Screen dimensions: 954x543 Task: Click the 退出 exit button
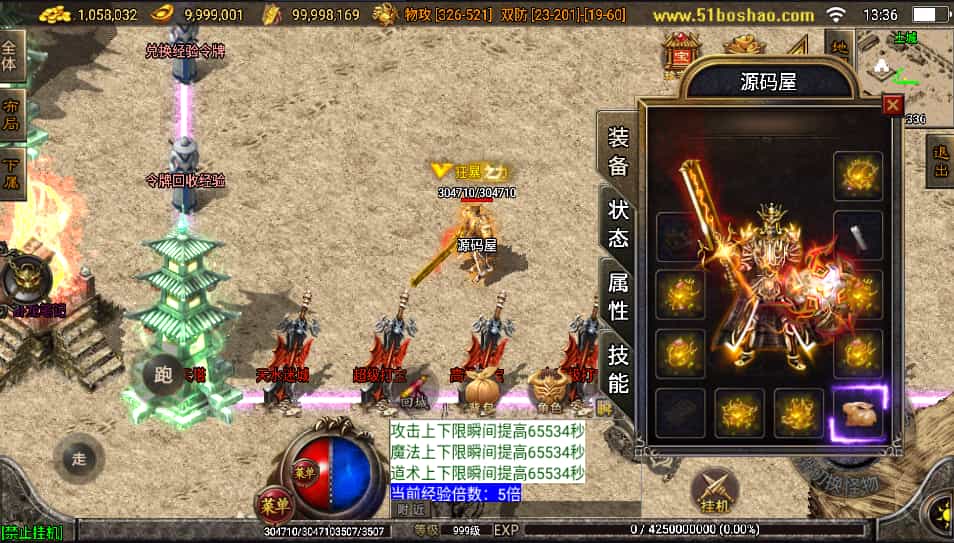(939, 160)
